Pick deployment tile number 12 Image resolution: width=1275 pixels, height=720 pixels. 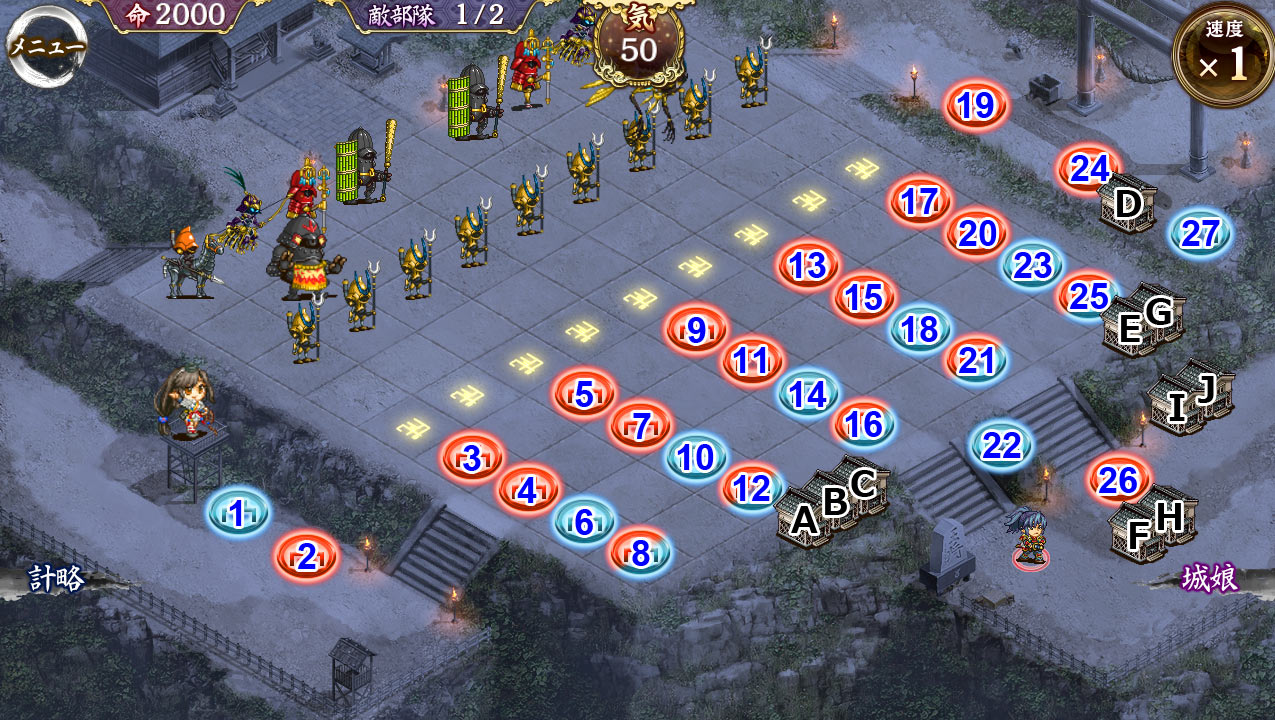[752, 488]
